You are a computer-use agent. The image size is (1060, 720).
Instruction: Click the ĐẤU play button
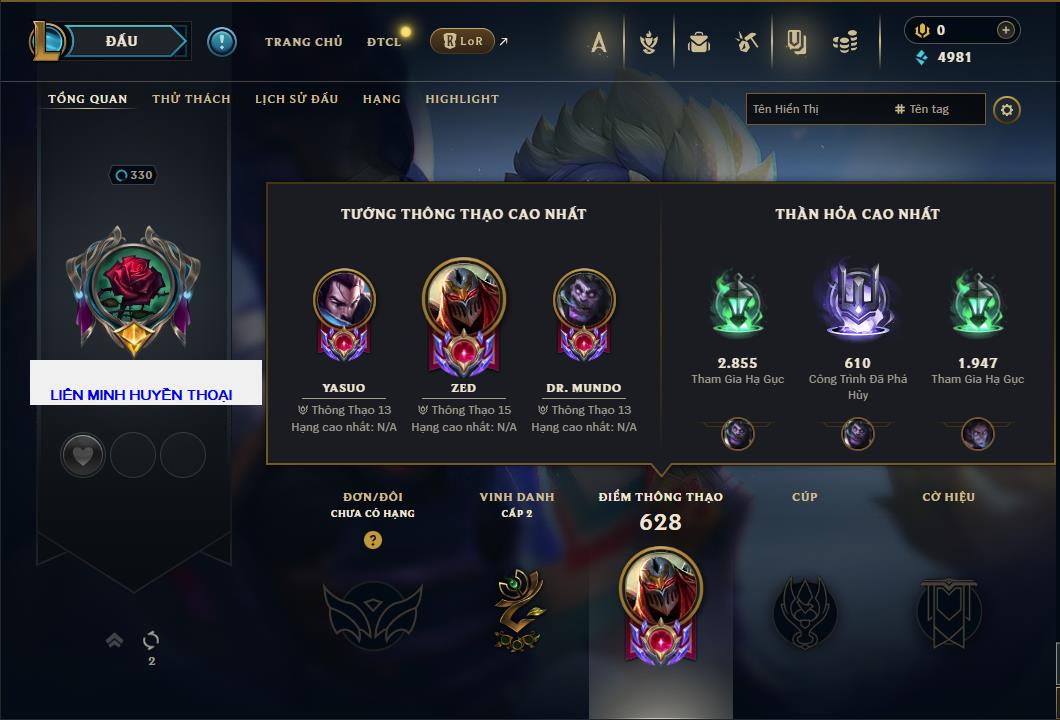coord(120,41)
